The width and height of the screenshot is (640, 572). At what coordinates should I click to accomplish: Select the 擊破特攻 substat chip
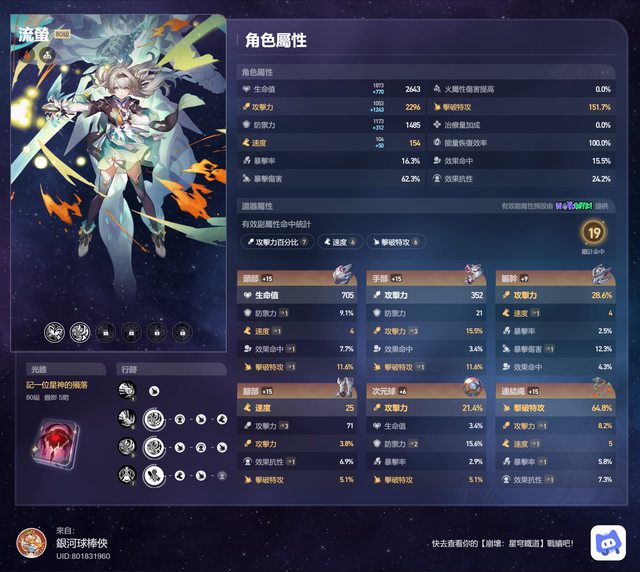point(397,242)
